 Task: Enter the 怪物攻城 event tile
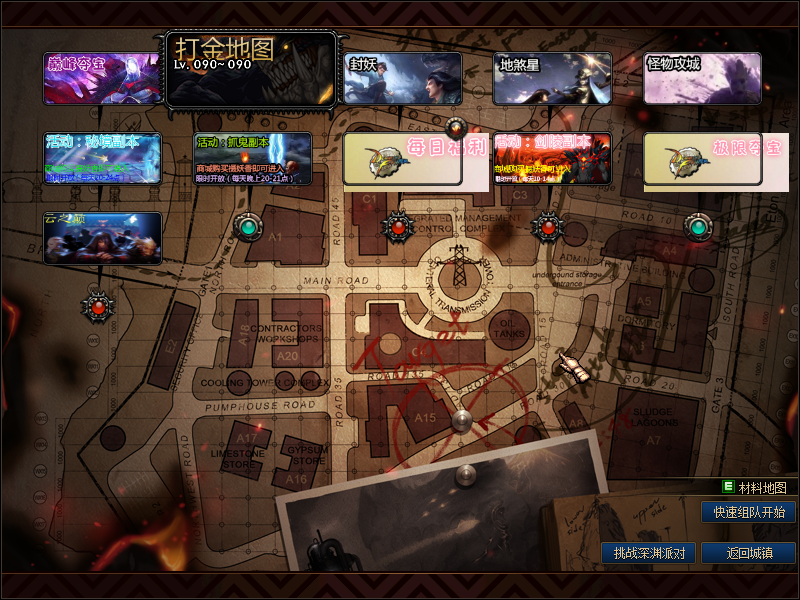tap(702, 78)
